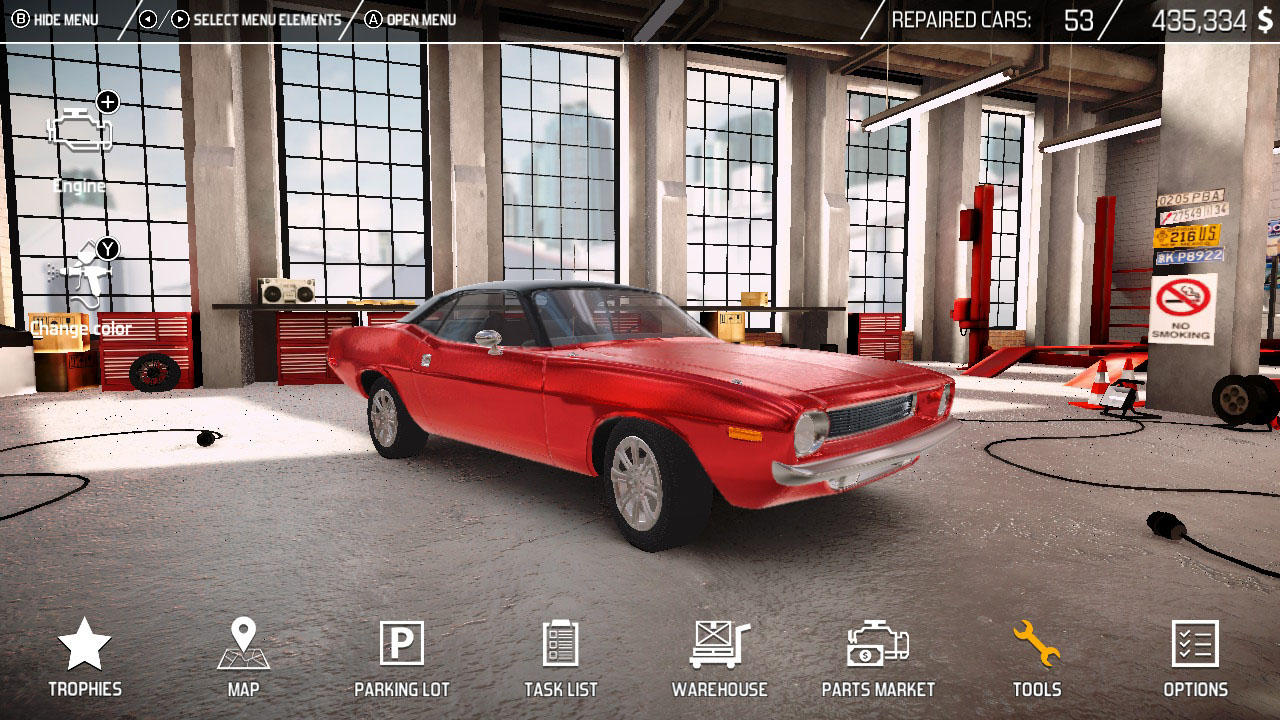Viewport: 1280px width, 720px height.
Task: Select the left arrow menu navigation control
Action: coord(150,18)
